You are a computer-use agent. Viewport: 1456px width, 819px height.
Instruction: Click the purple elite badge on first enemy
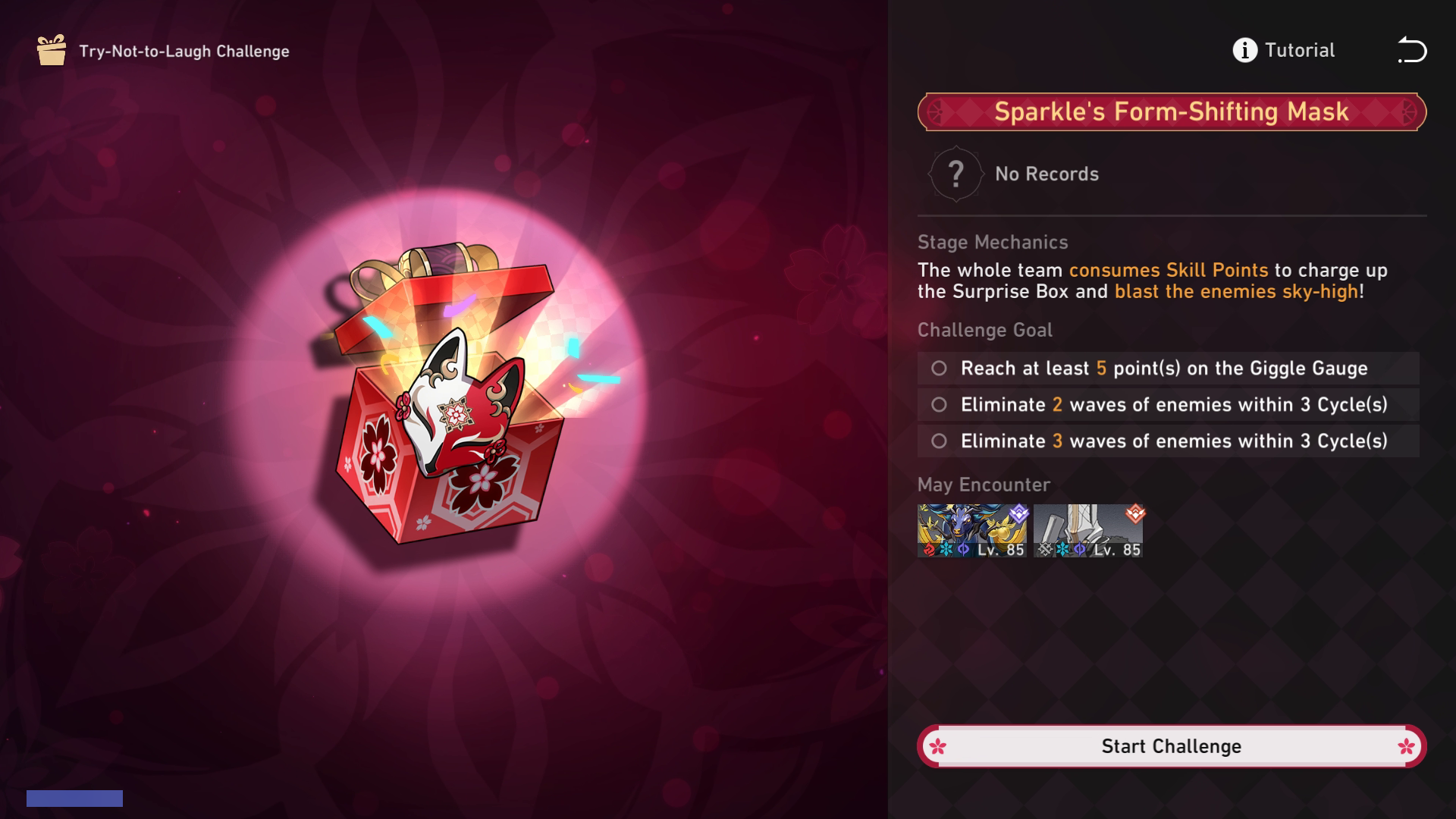pos(1018,513)
